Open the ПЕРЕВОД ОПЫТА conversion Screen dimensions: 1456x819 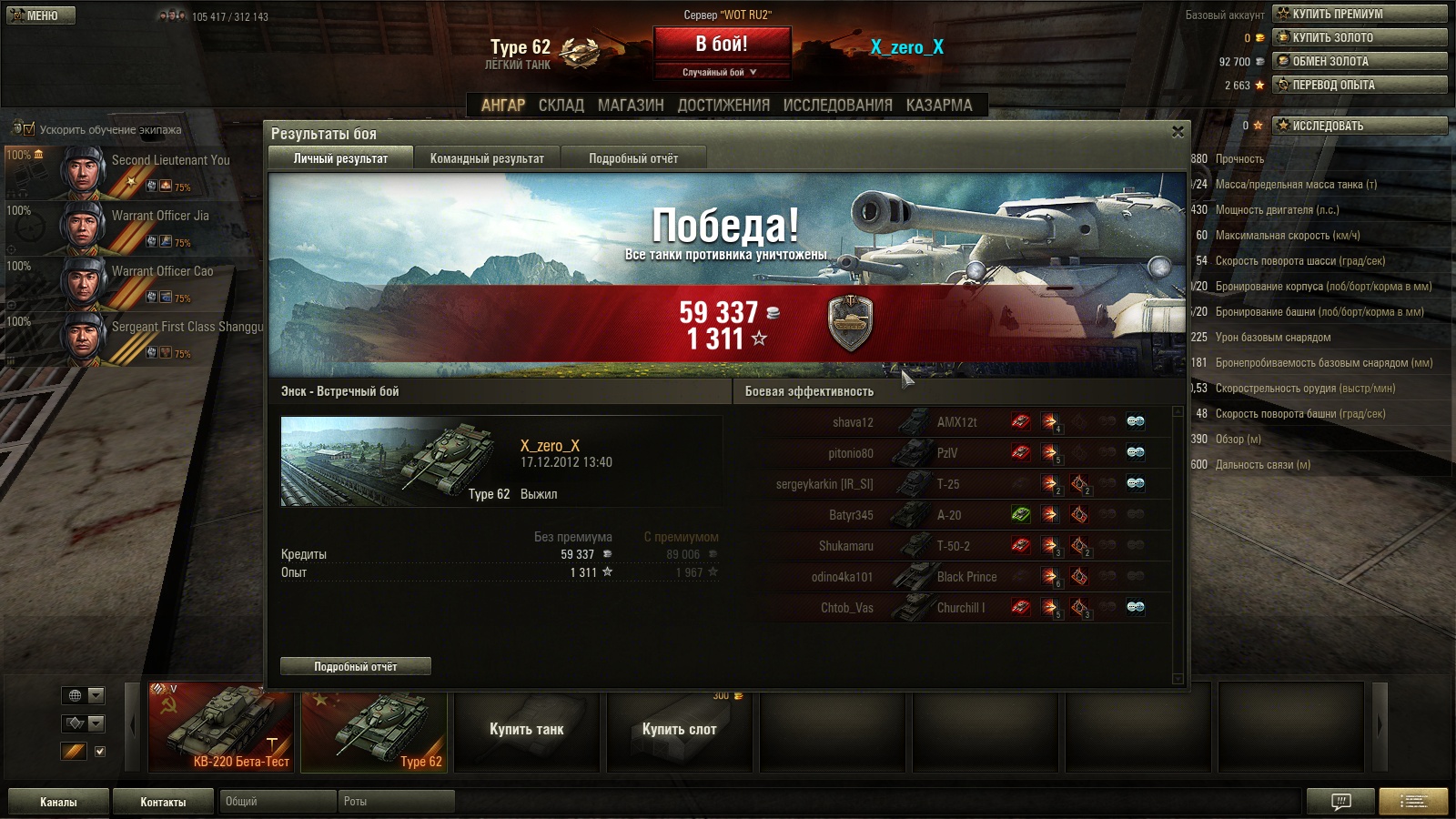tap(1360, 85)
